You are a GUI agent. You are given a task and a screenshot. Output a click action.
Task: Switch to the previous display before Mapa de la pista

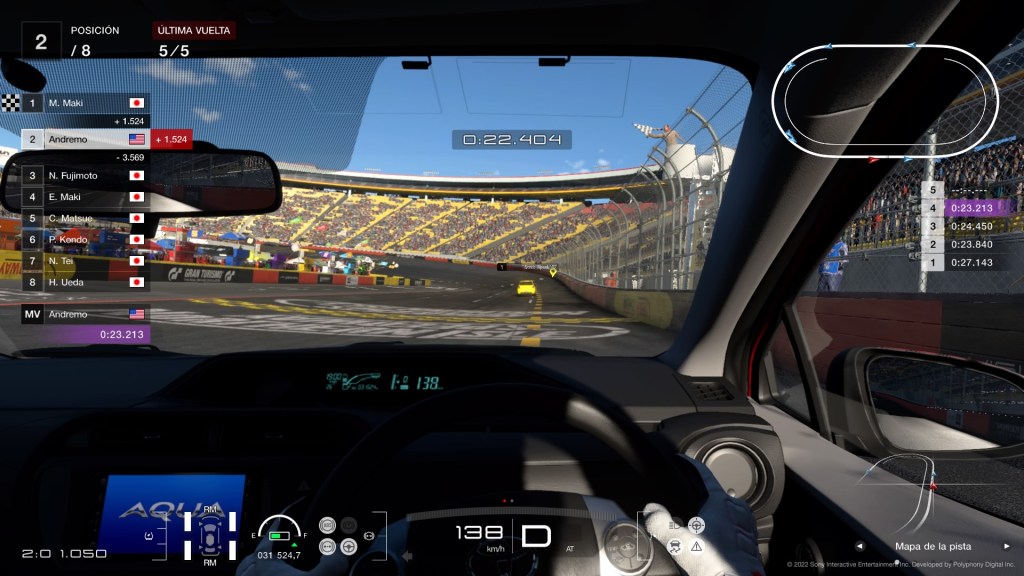coord(859,546)
